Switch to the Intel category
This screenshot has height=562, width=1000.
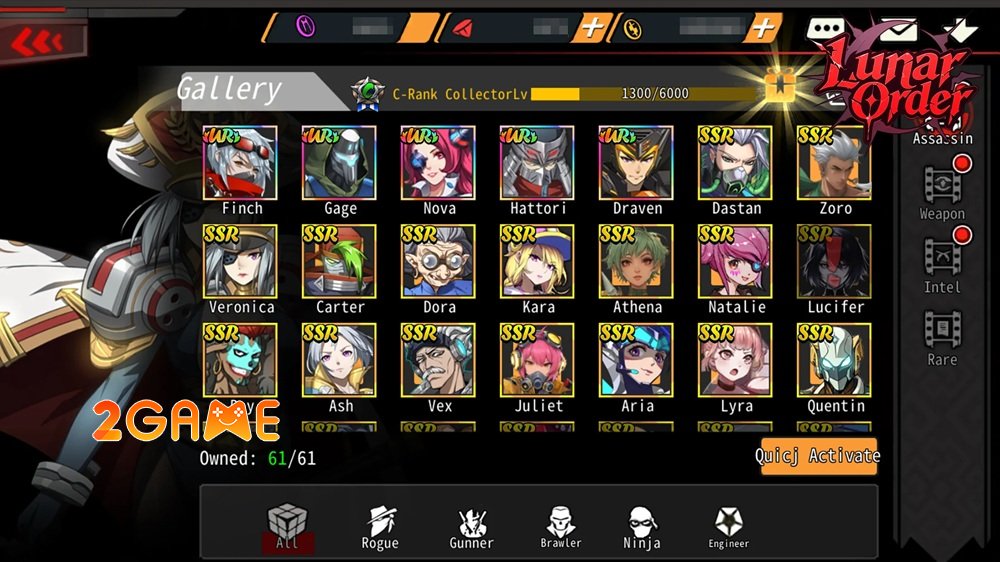tap(942, 265)
